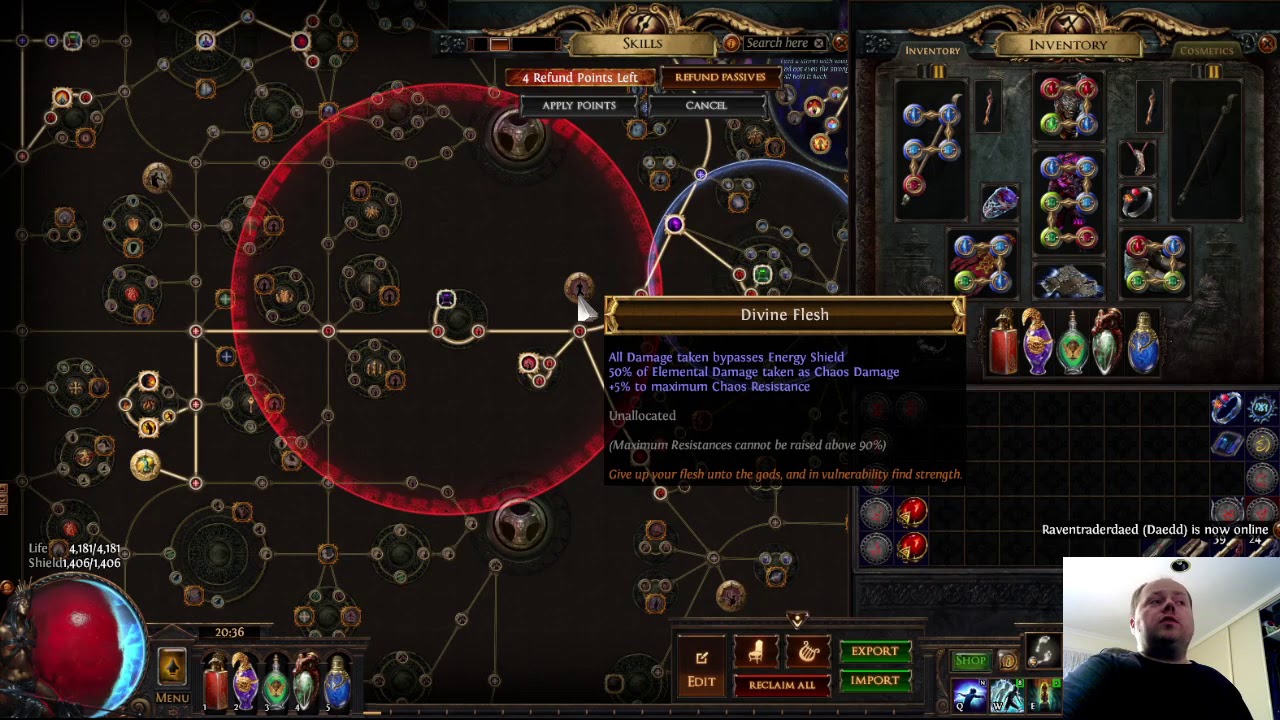Focus the passive tree search box
1280x720 pixels.
[x=777, y=43]
